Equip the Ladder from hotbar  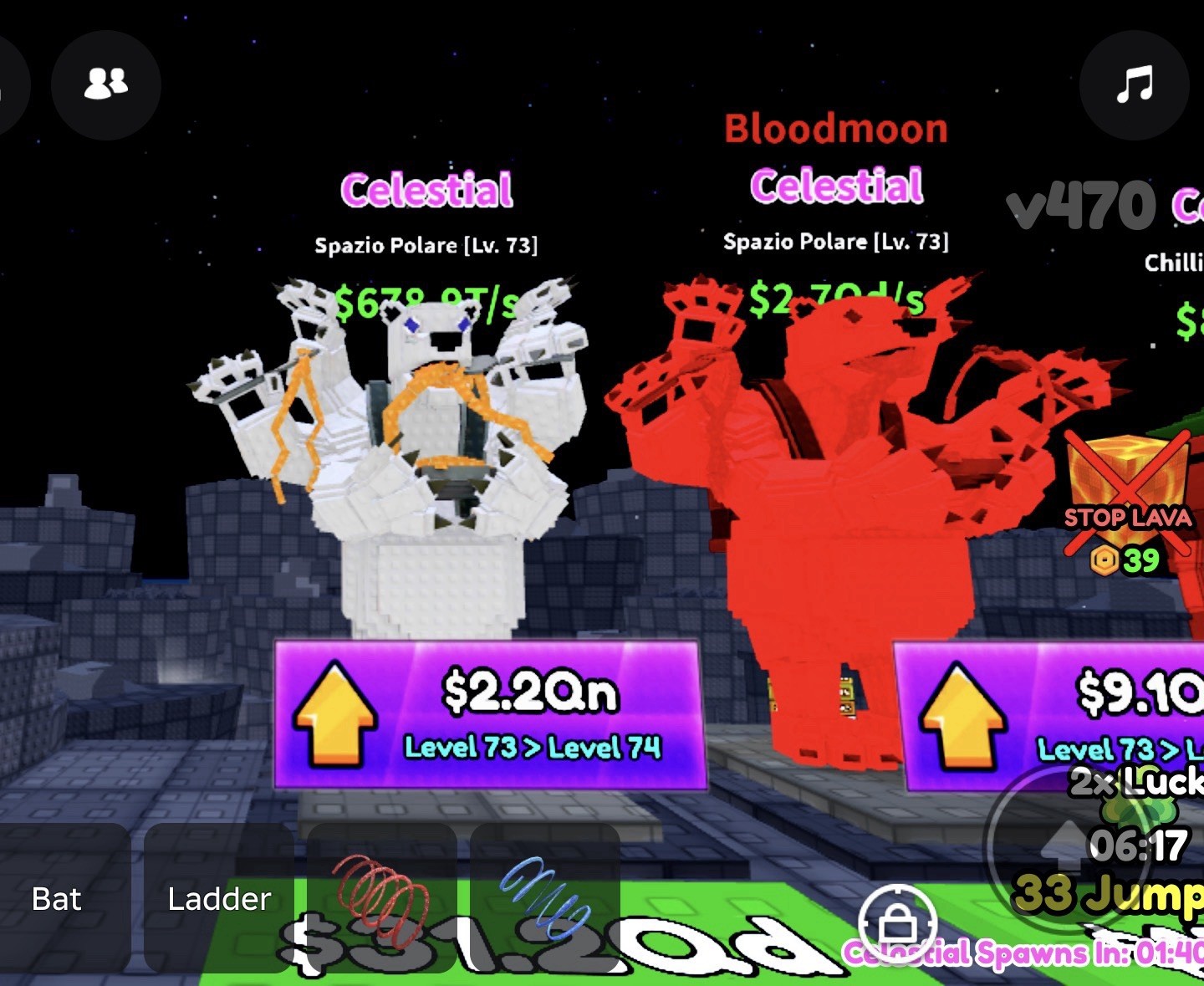pos(219,899)
